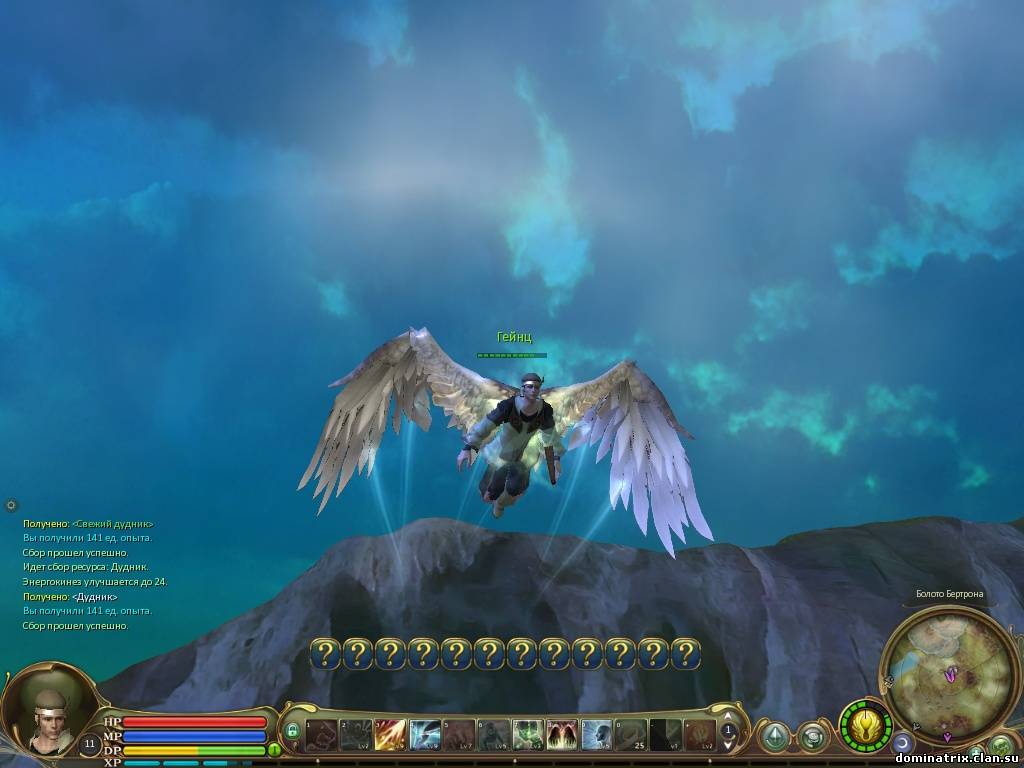This screenshot has height=768, width=1024.
Task: Open the teal crystal menu button
Action: [773, 737]
